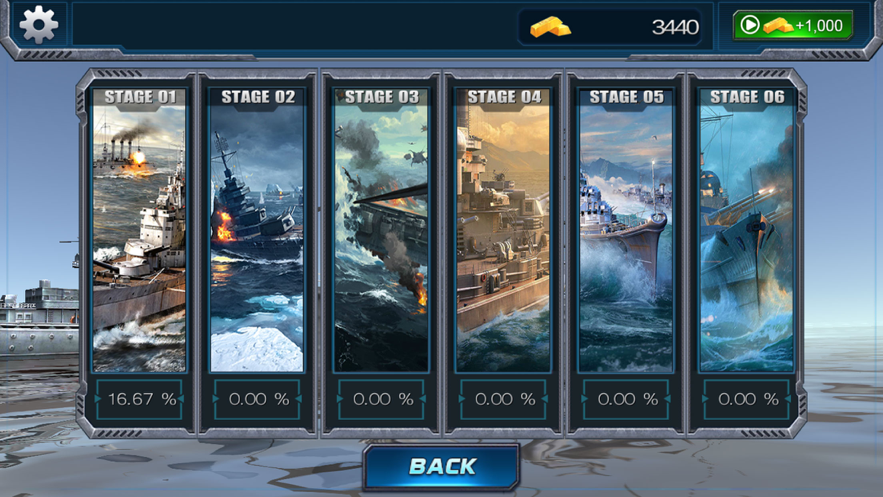The height and width of the screenshot is (497, 883).
Task: Open the settings gear icon
Action: point(38,24)
